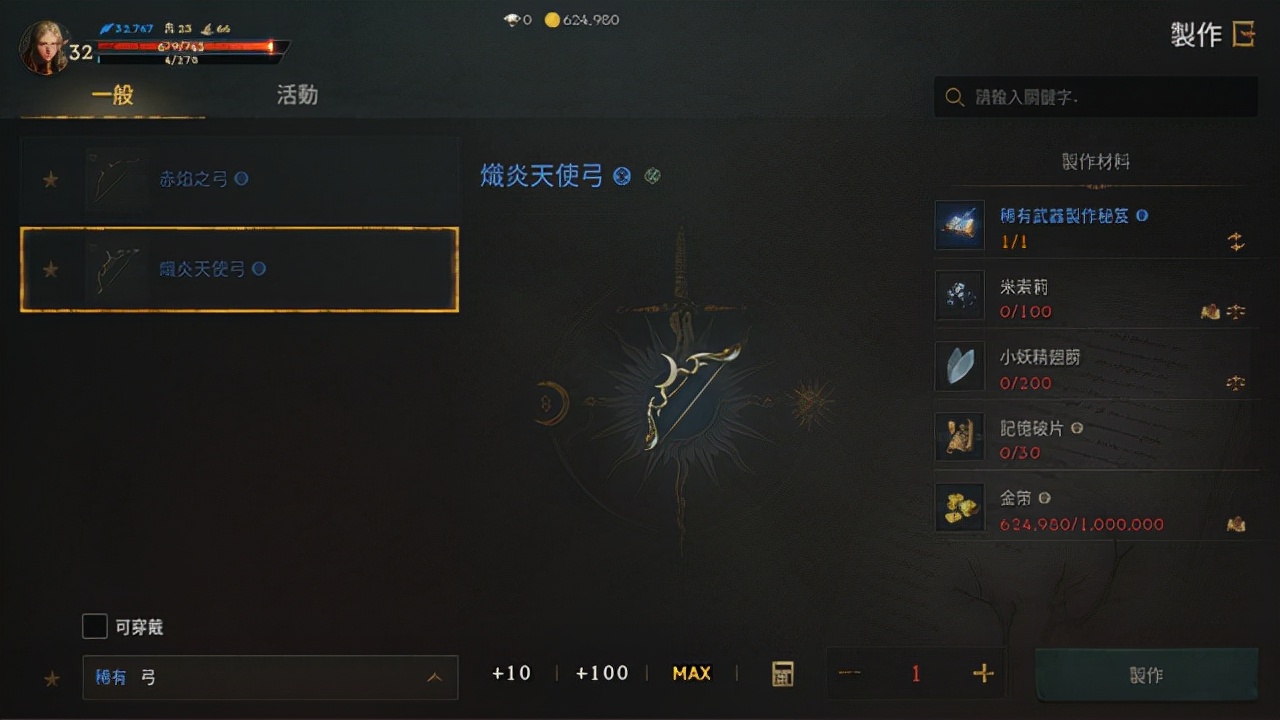This screenshot has height=720, width=1280.
Task: Enable the 可穿戴 checkbox
Action: (95, 626)
